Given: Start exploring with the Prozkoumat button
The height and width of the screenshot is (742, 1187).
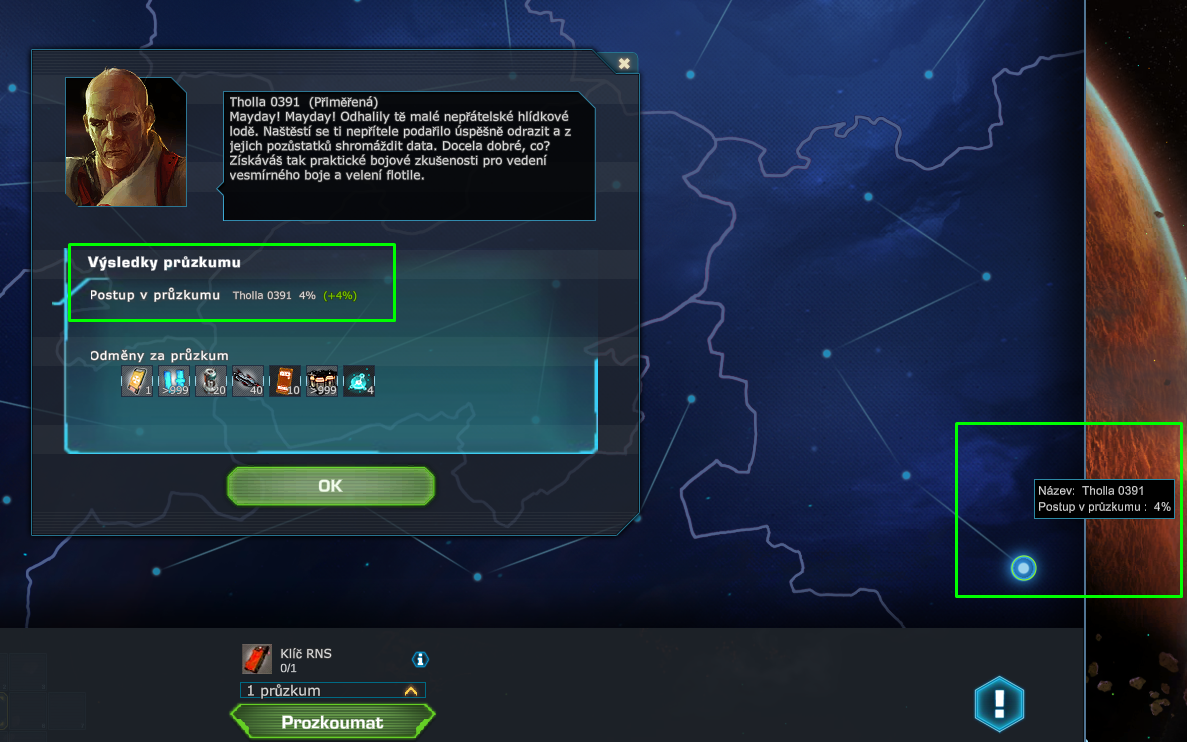Looking at the screenshot, I should click(x=332, y=722).
